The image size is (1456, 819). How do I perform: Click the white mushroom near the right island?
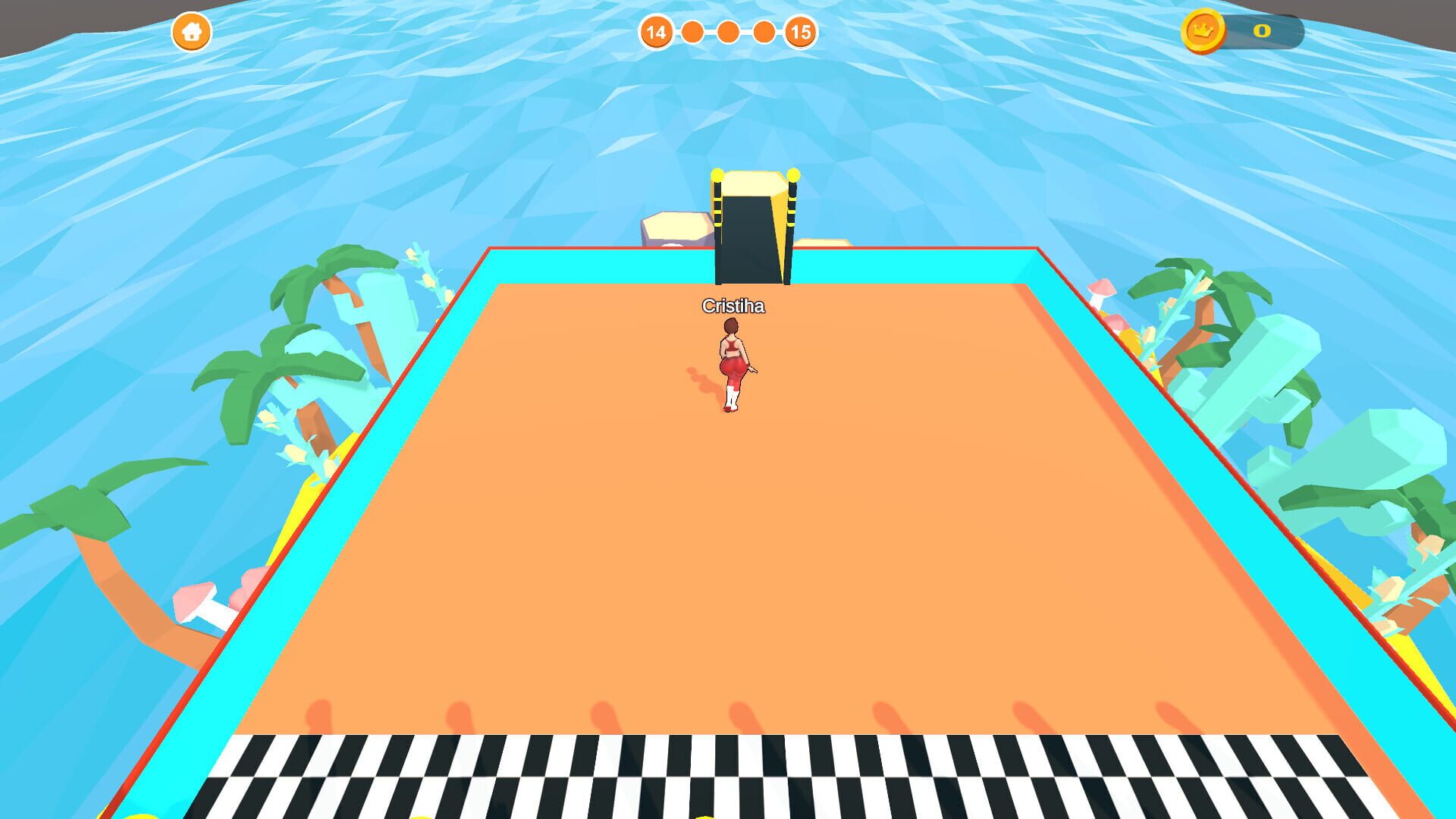[x=1097, y=295]
